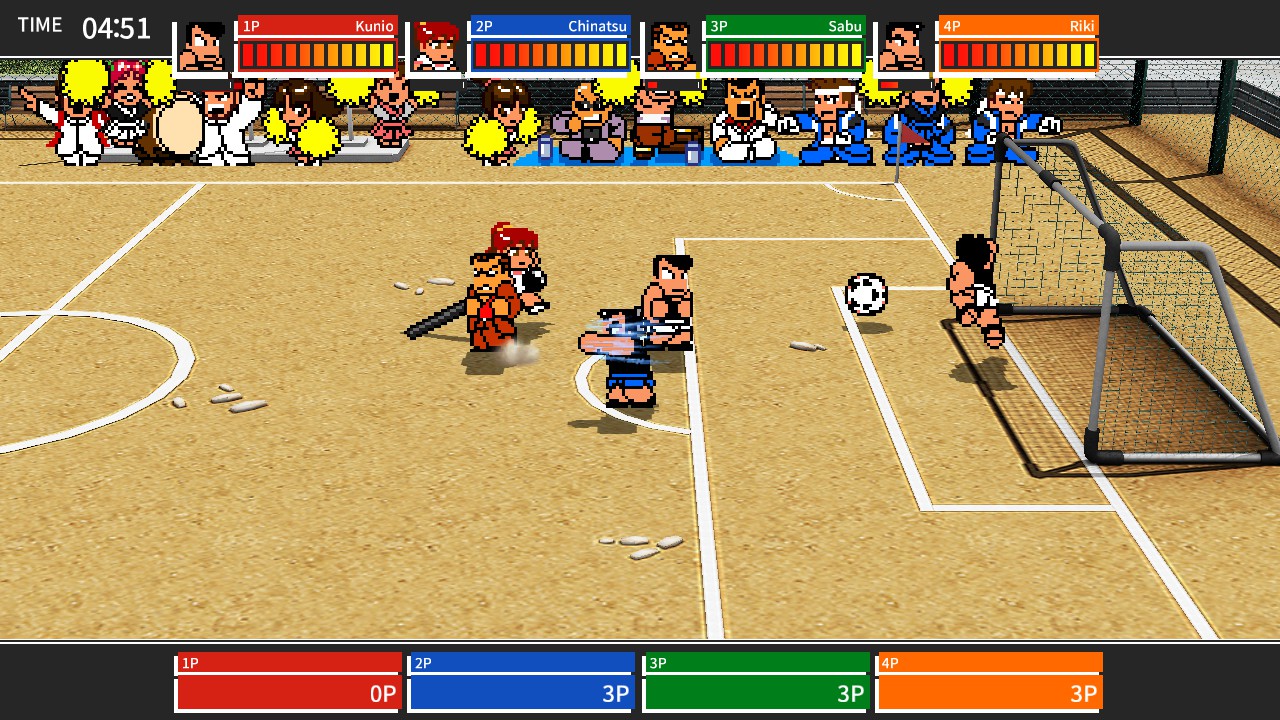Click the 2P label on the blue scoreboard
This screenshot has height=720, width=1280.
483,26
